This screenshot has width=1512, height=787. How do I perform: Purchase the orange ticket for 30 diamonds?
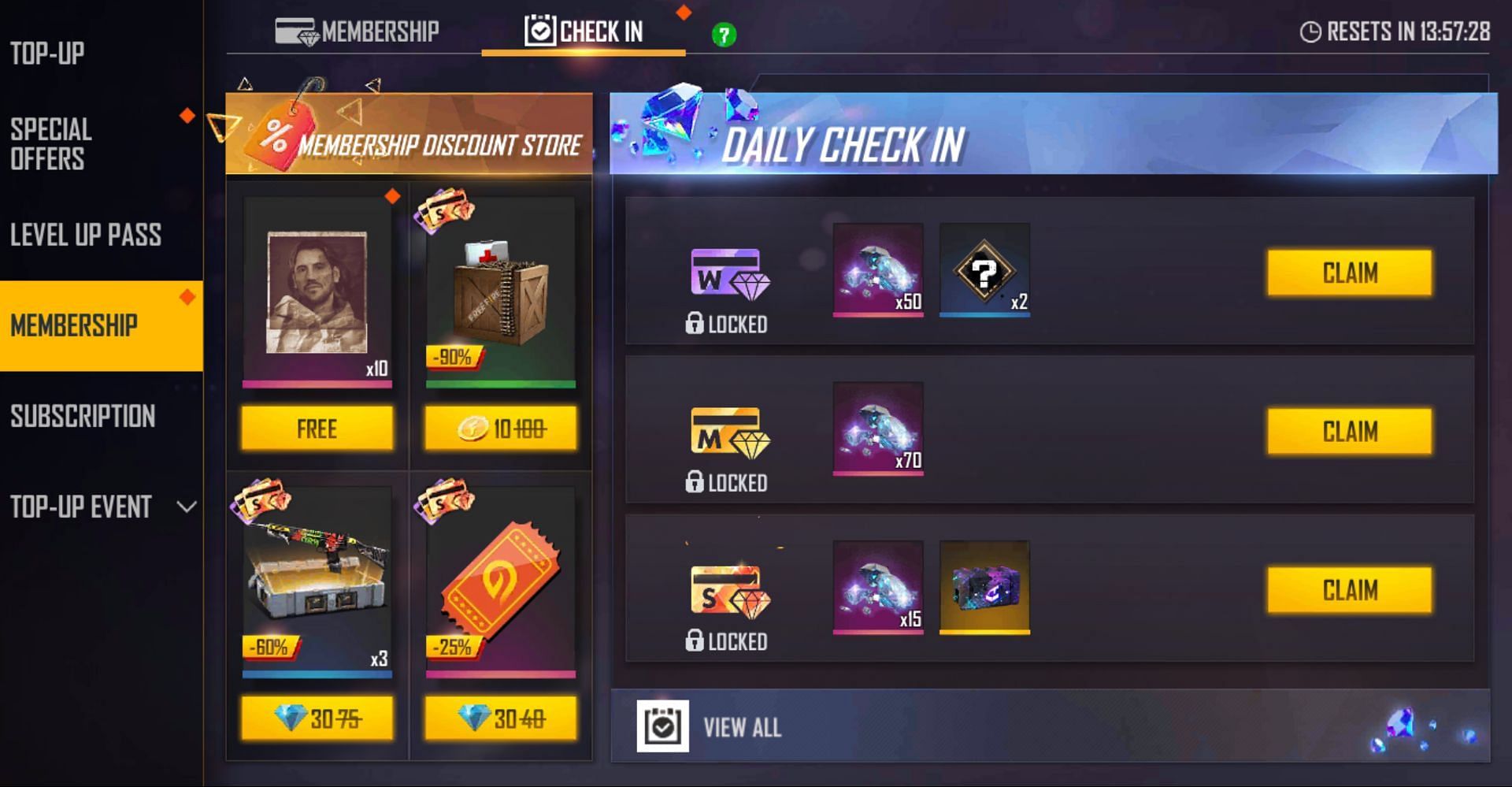point(500,718)
